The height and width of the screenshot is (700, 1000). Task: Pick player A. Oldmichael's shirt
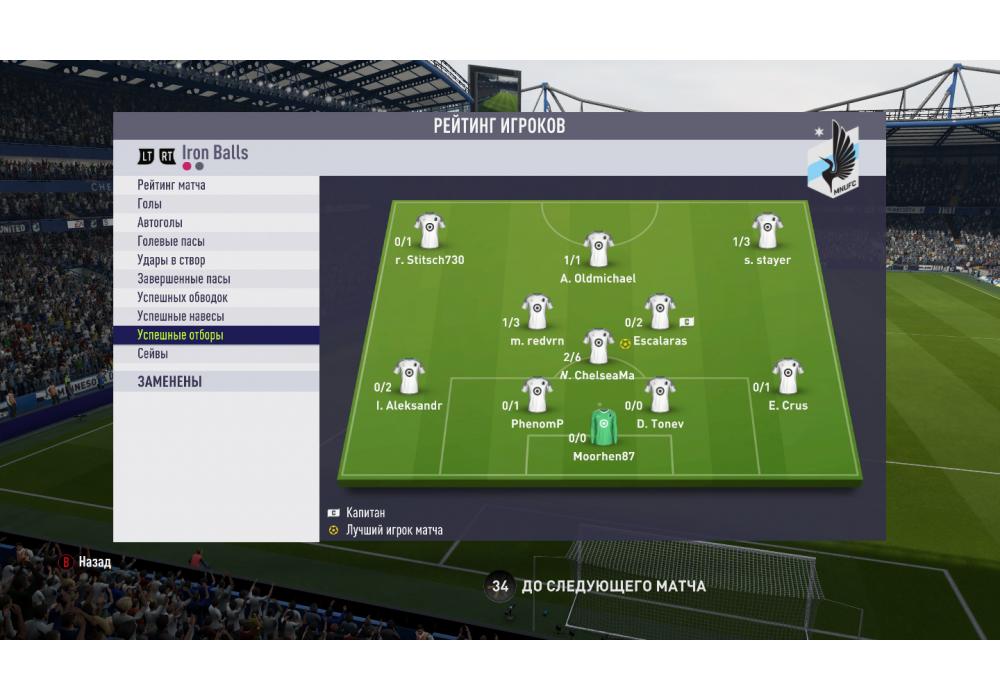pyautogui.click(x=598, y=250)
